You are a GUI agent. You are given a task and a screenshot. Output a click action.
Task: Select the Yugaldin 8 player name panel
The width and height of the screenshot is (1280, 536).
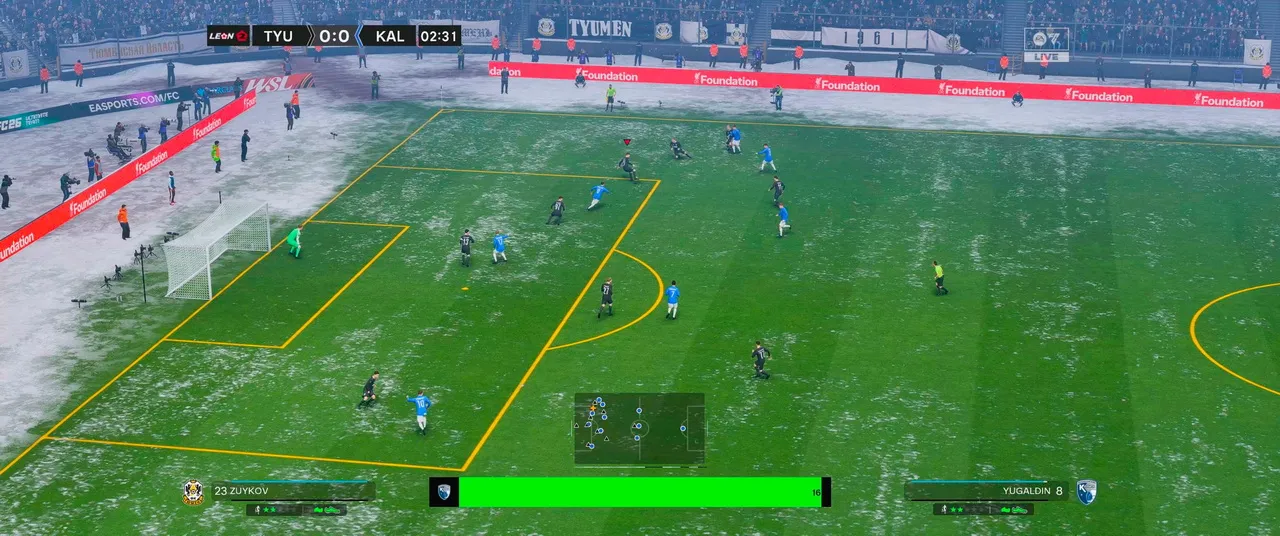pyautogui.click(x=987, y=491)
